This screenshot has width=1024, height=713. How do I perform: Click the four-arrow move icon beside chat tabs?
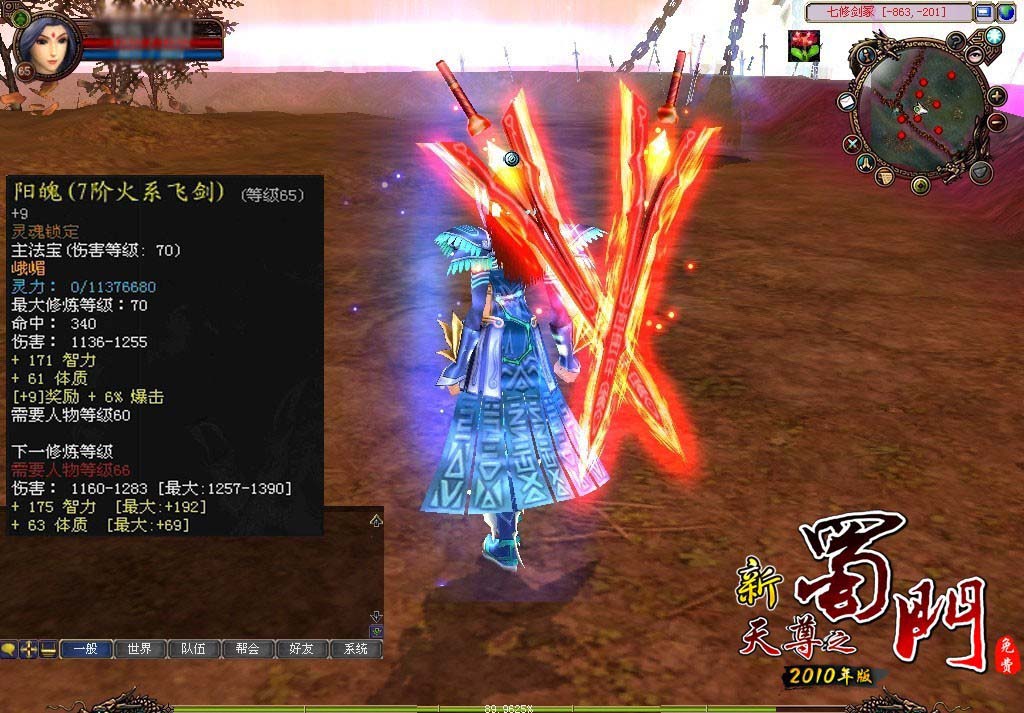[28, 649]
